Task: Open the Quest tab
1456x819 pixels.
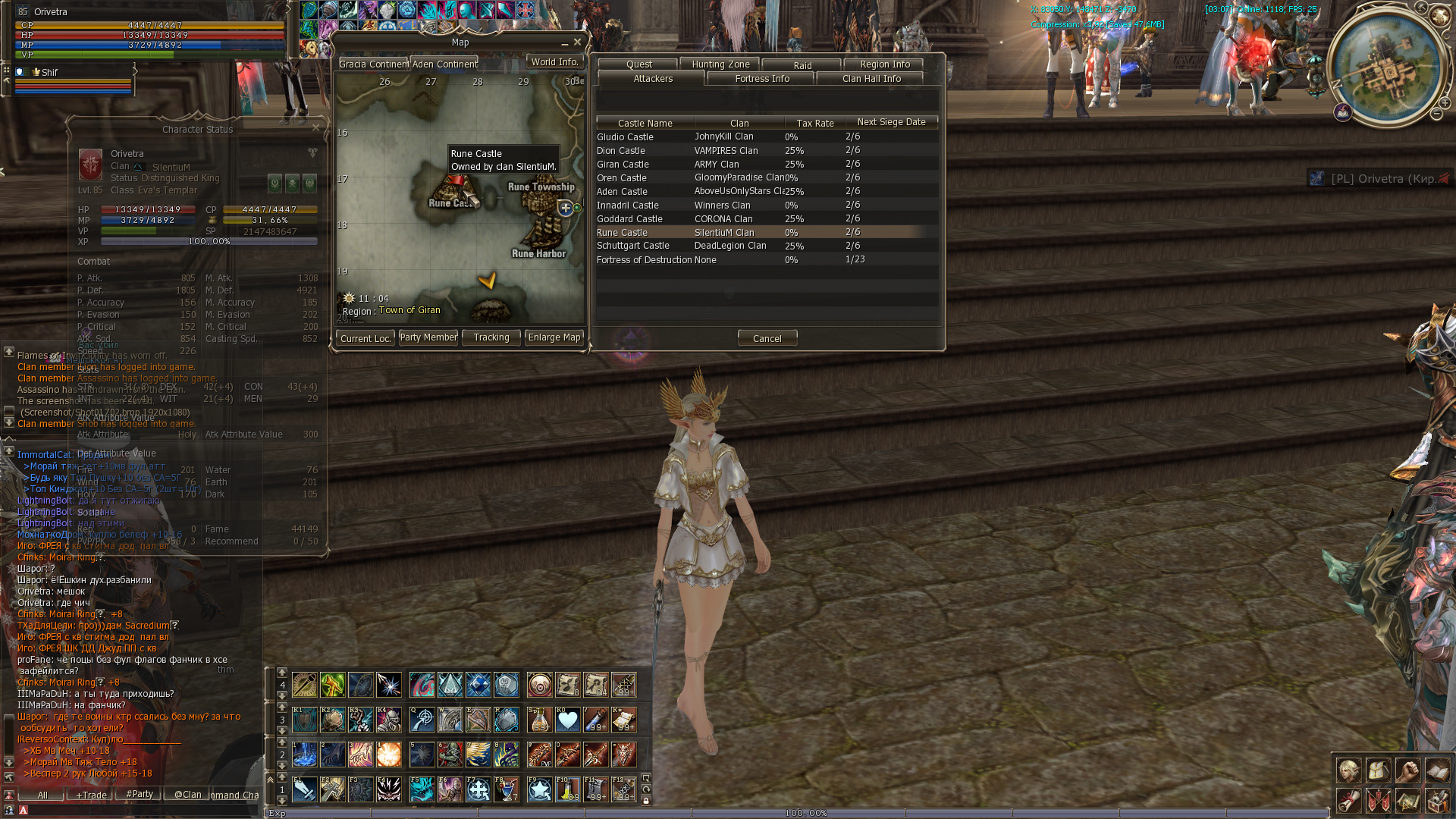Action: coord(639,64)
